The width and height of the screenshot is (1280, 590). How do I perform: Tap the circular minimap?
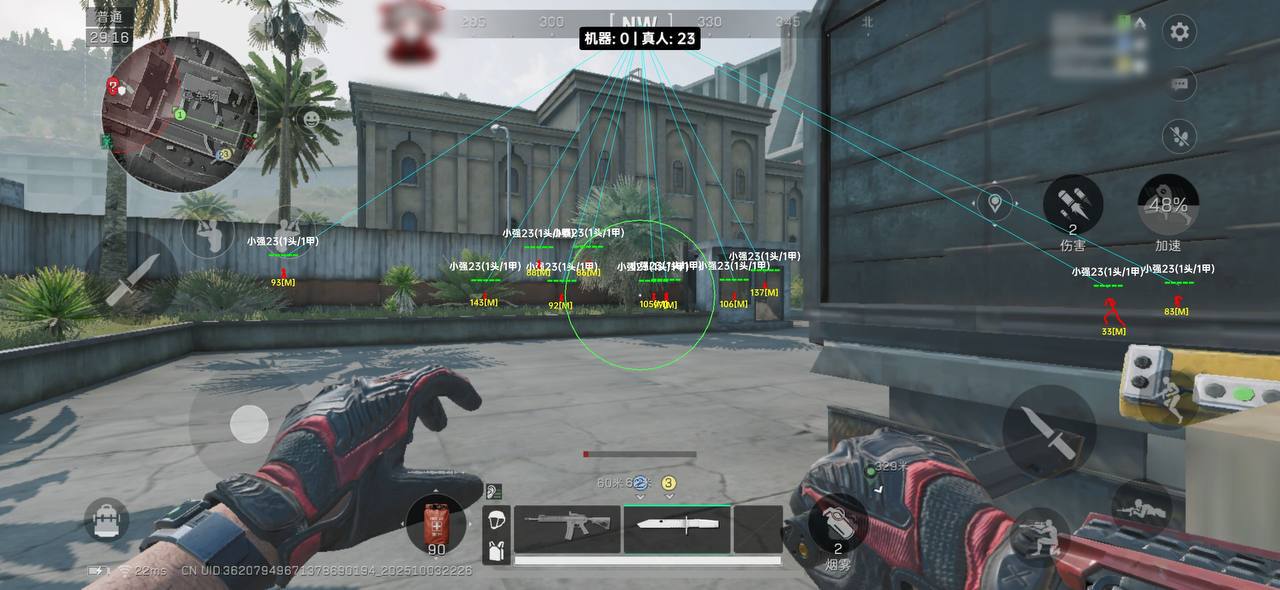pos(180,113)
